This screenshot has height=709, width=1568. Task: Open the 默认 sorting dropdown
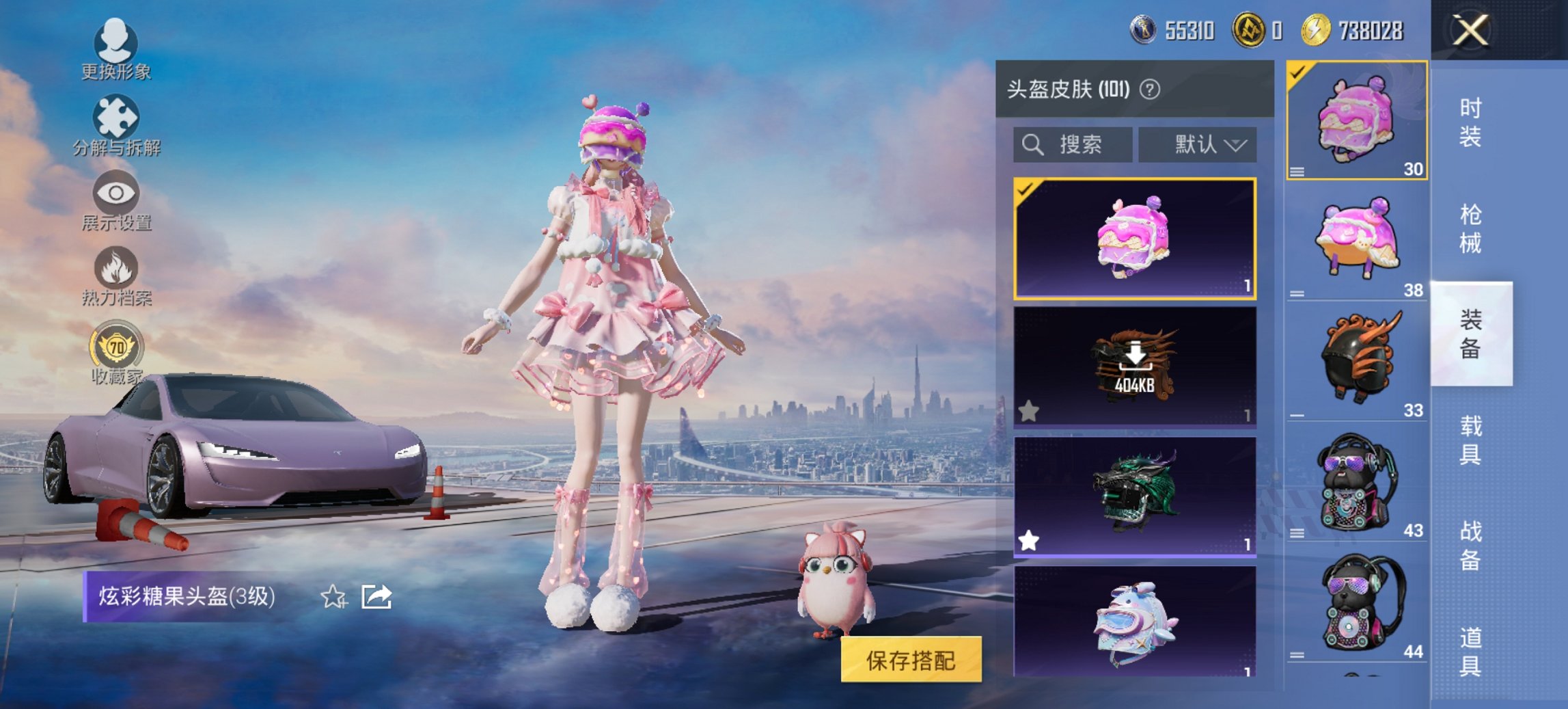1199,144
